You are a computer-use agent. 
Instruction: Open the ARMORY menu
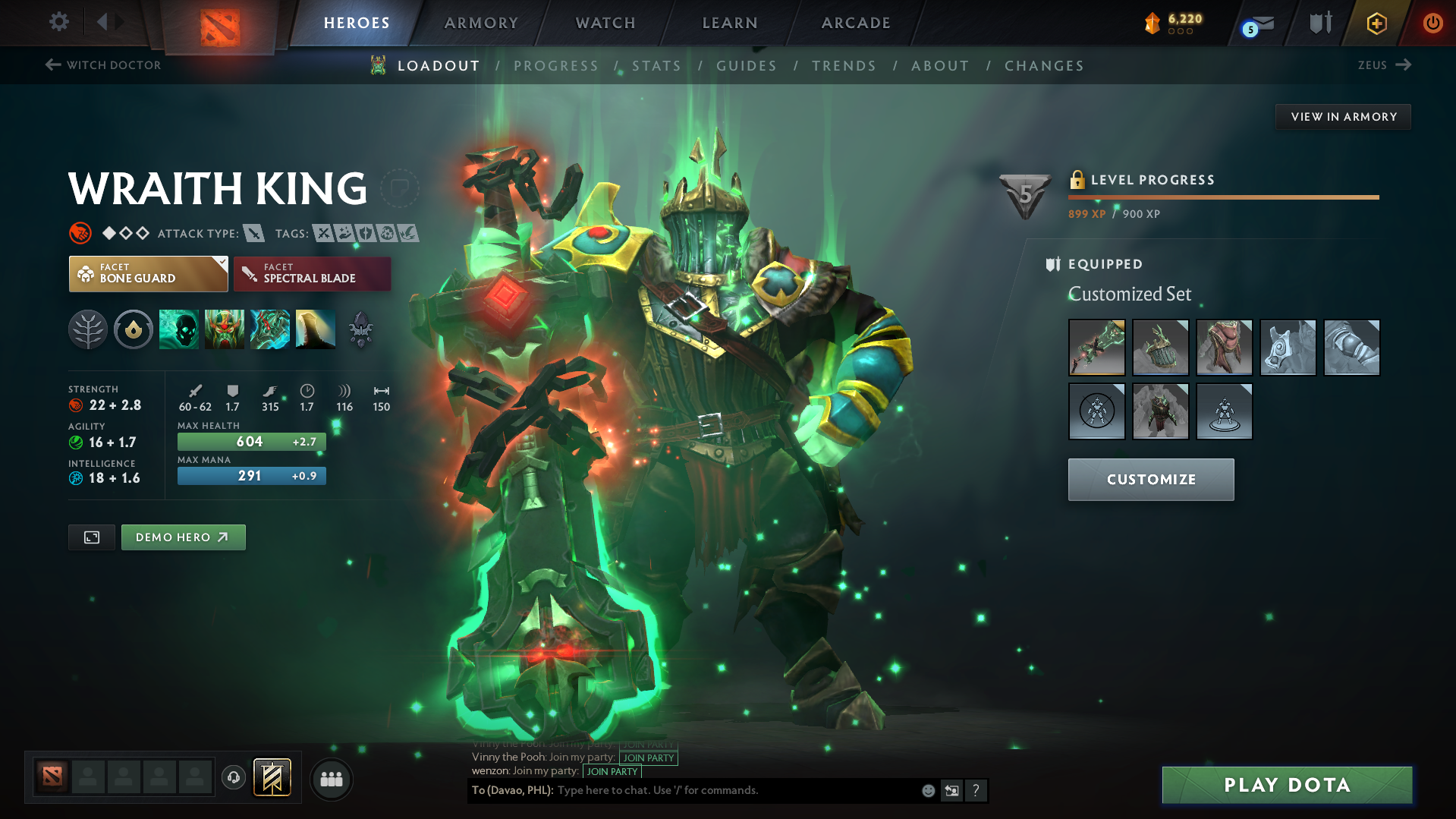point(480,23)
